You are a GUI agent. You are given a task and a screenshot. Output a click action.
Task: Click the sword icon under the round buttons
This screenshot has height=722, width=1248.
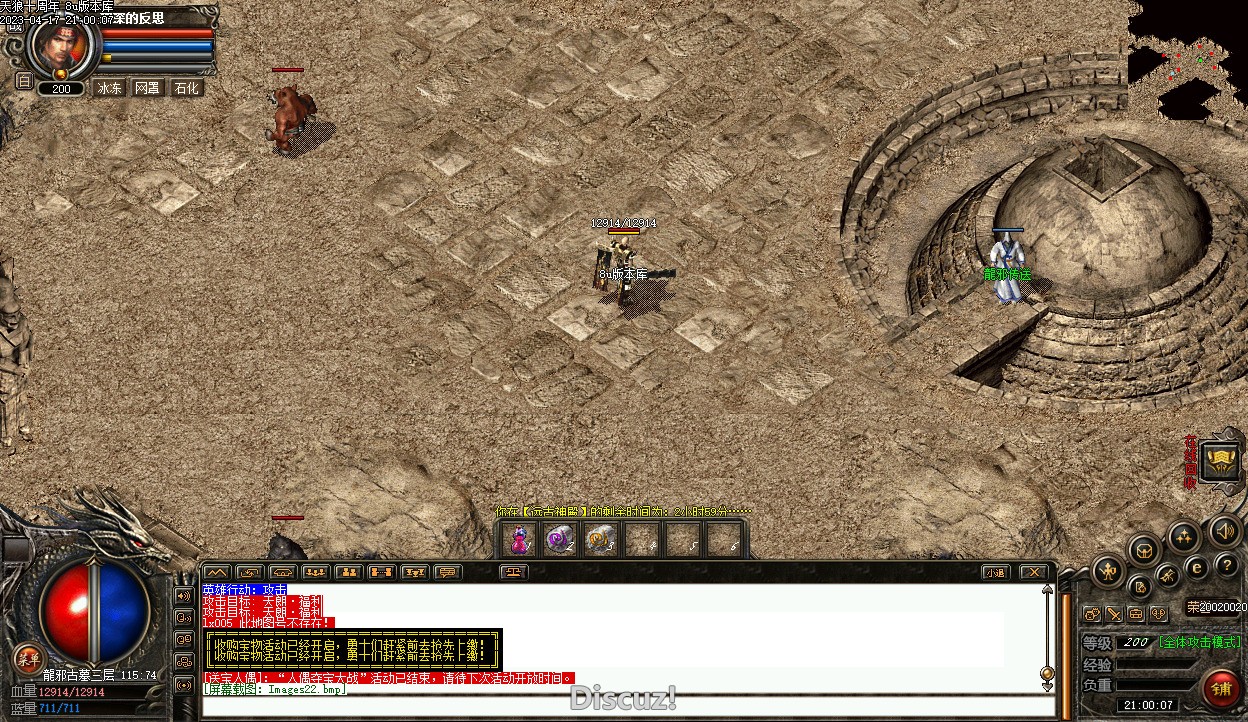(x=1114, y=613)
